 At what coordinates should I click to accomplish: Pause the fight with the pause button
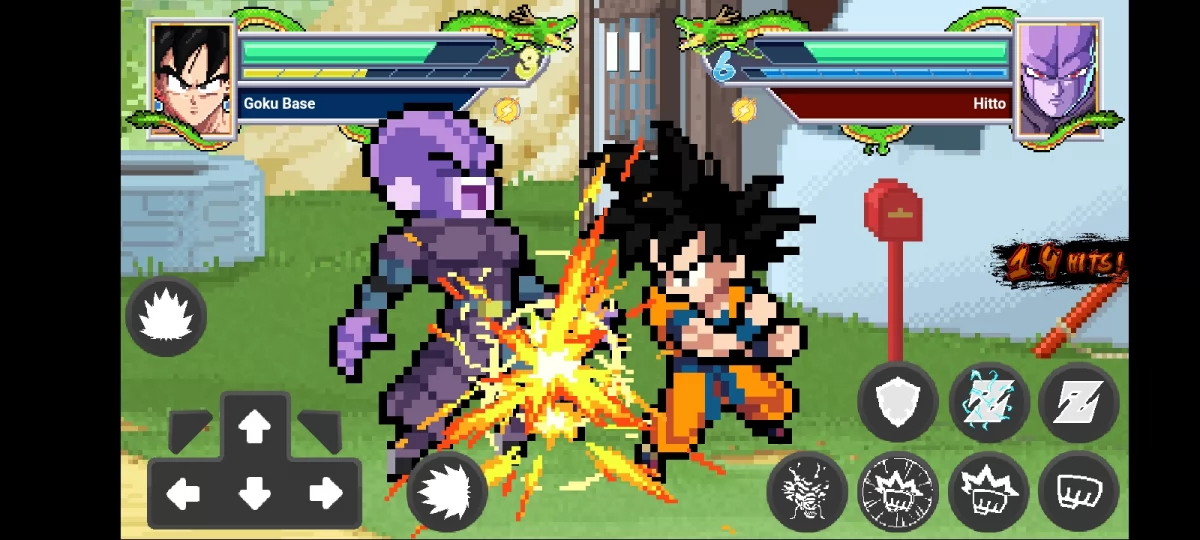622,50
